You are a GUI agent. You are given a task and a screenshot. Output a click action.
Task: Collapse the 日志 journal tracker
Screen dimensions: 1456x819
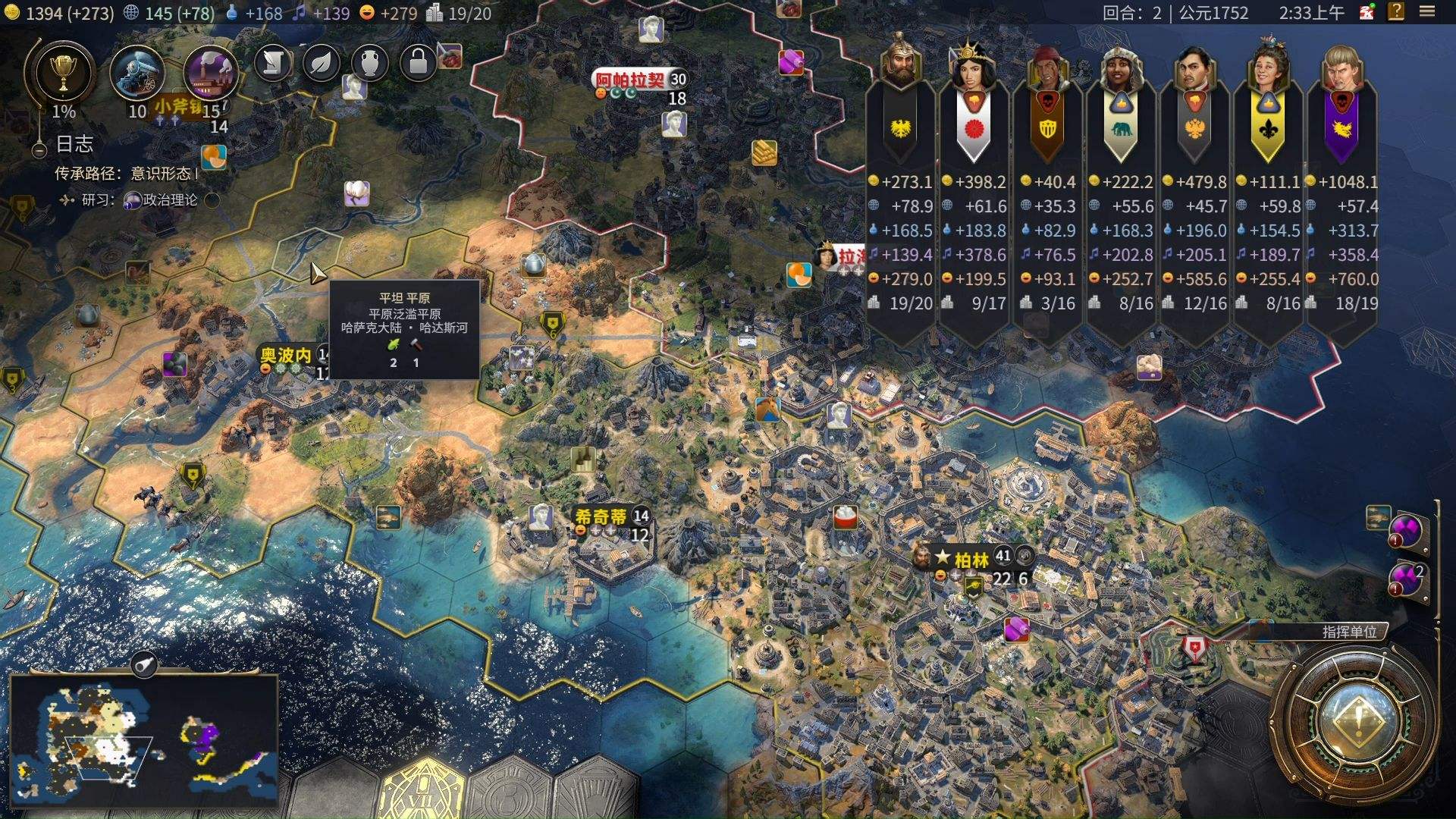point(39,150)
